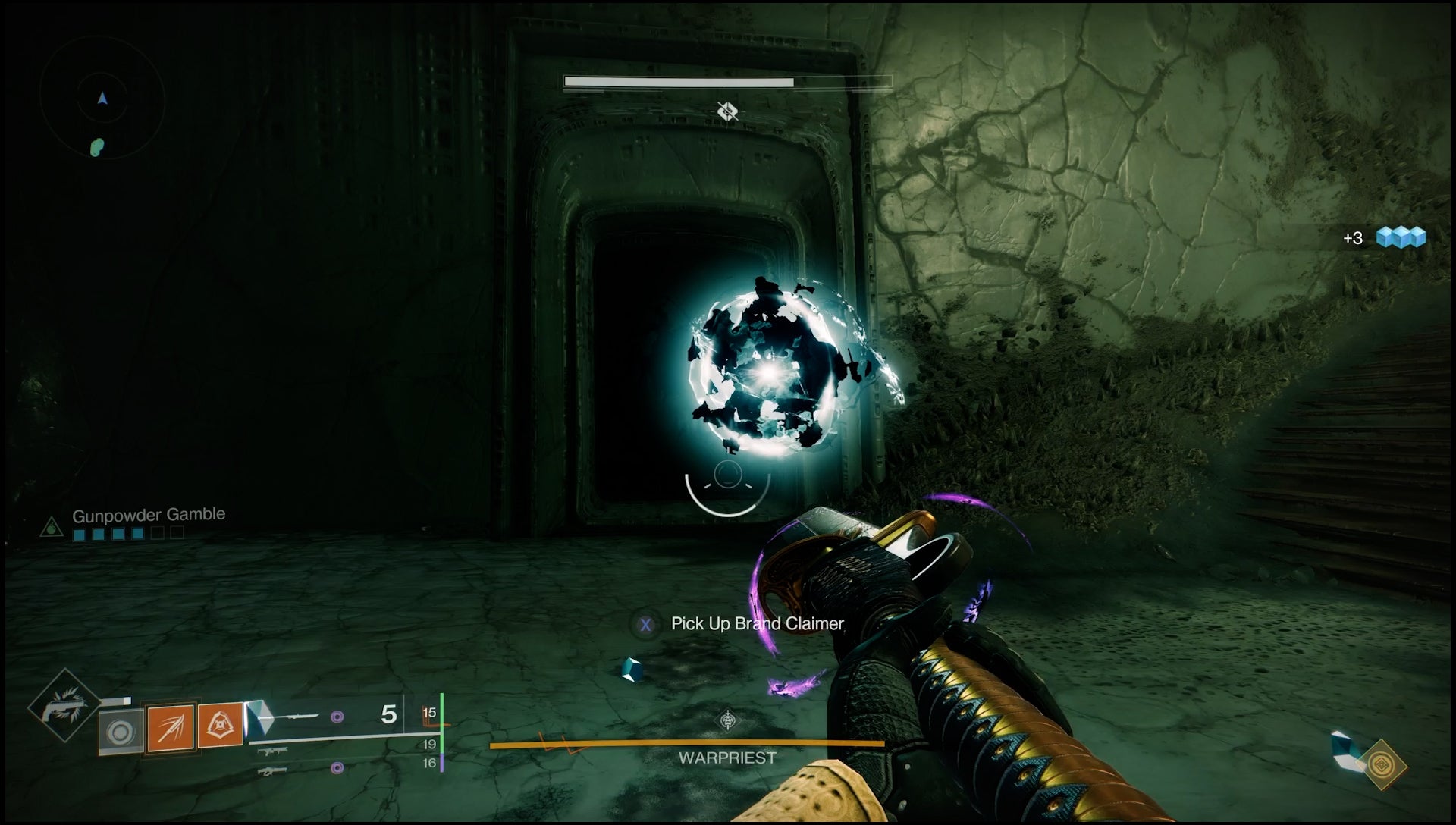The image size is (1456, 825).
Task: Click the radar in the corner
Action: tap(102, 99)
